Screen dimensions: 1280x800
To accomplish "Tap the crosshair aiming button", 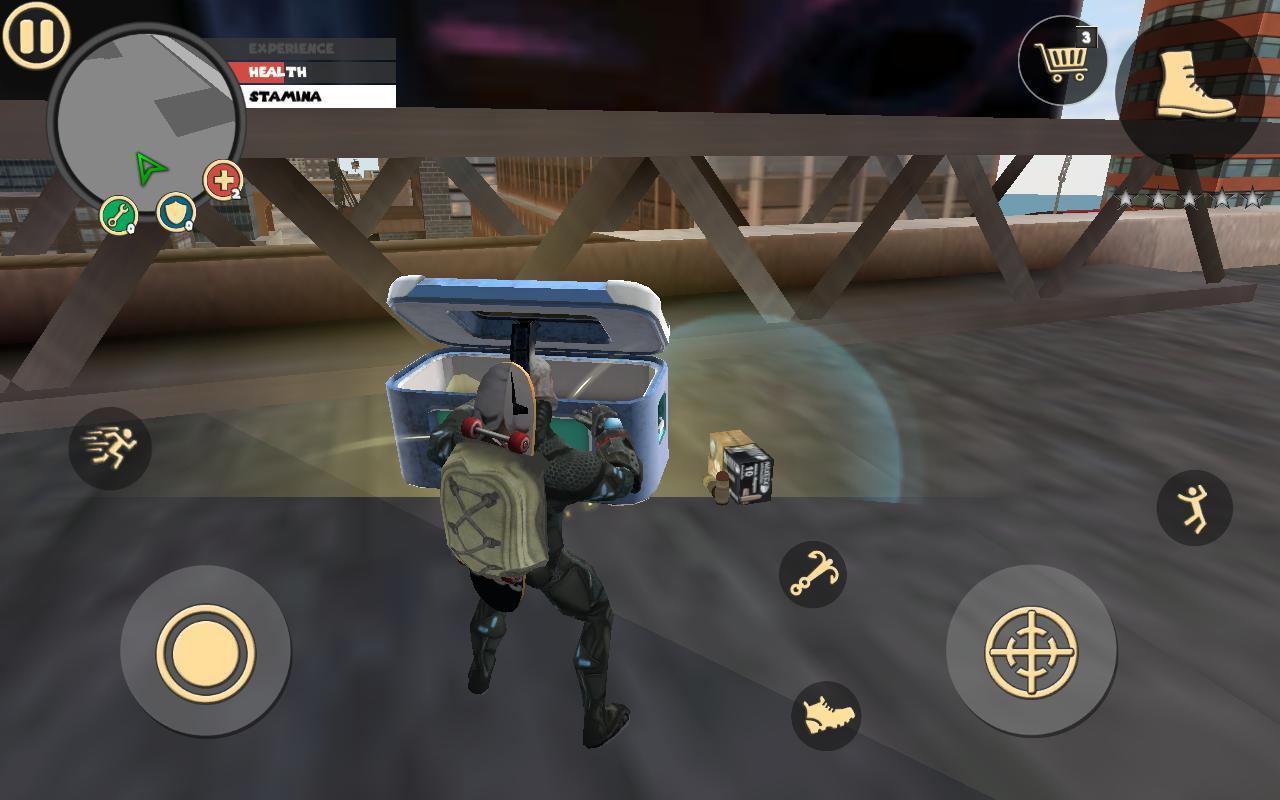I will click(1030, 650).
